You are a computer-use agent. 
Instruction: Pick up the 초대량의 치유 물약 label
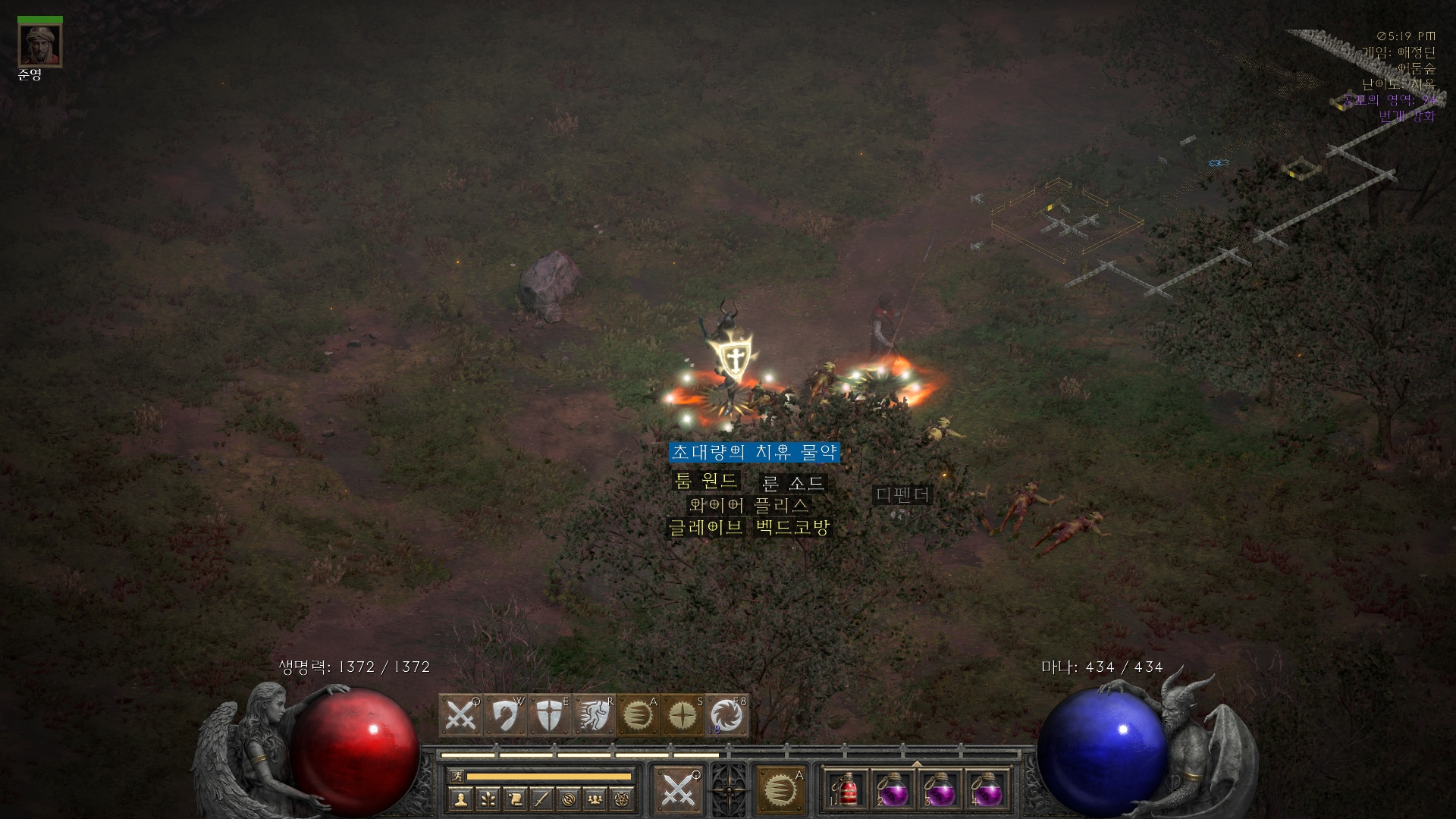point(755,453)
